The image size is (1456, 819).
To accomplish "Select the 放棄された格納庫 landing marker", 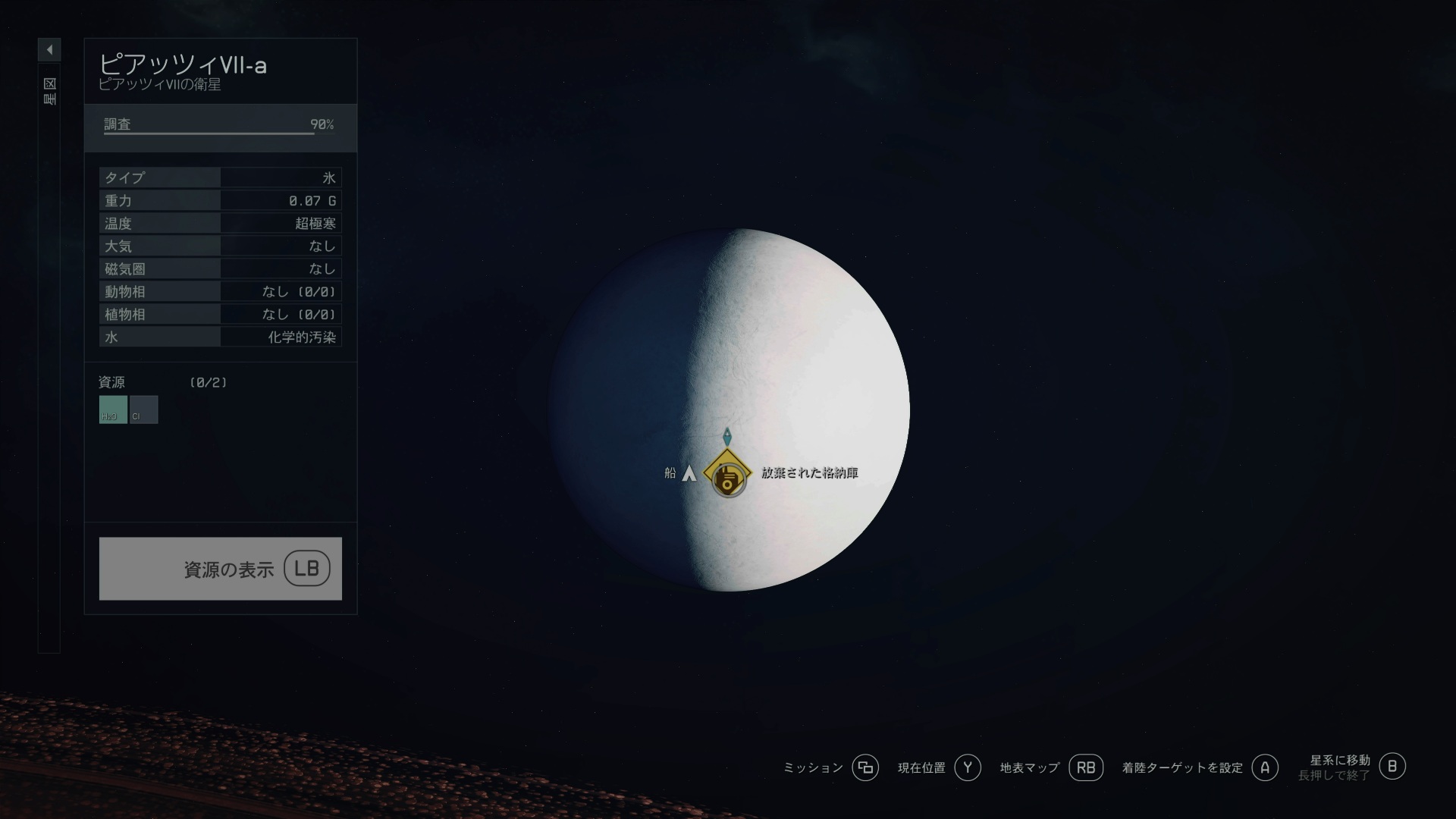I will [728, 474].
